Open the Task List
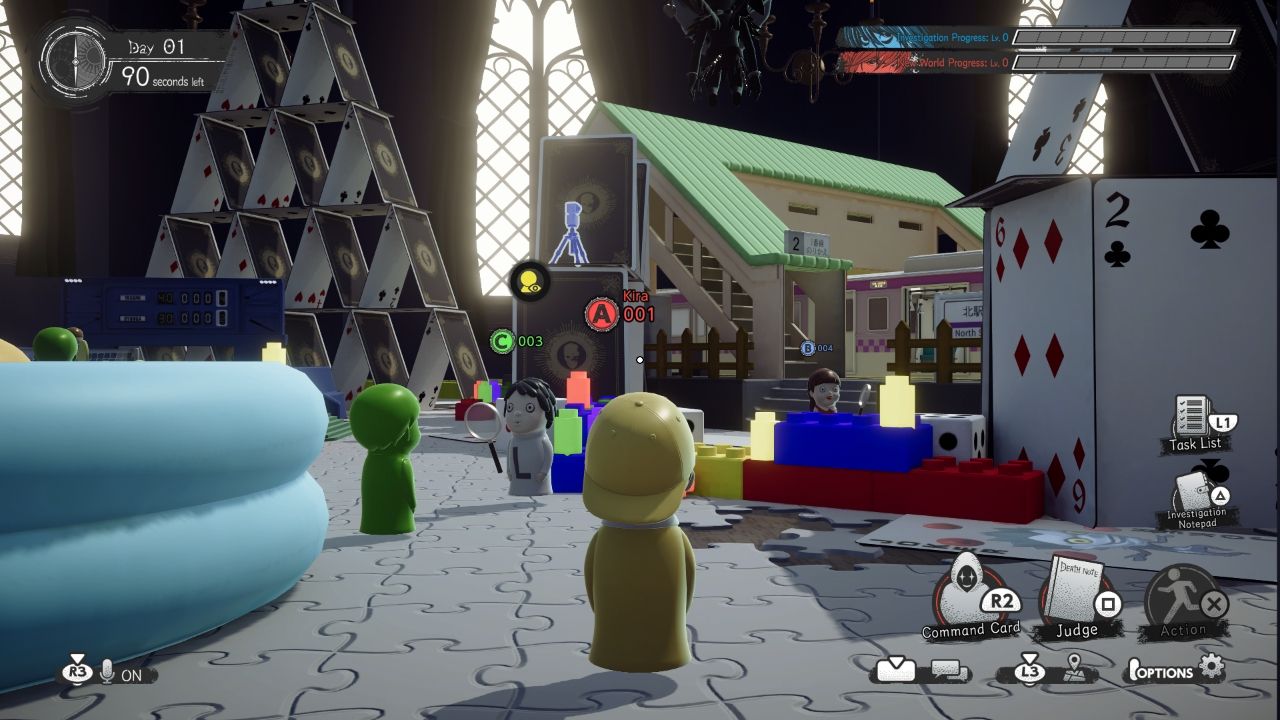 point(1193,418)
